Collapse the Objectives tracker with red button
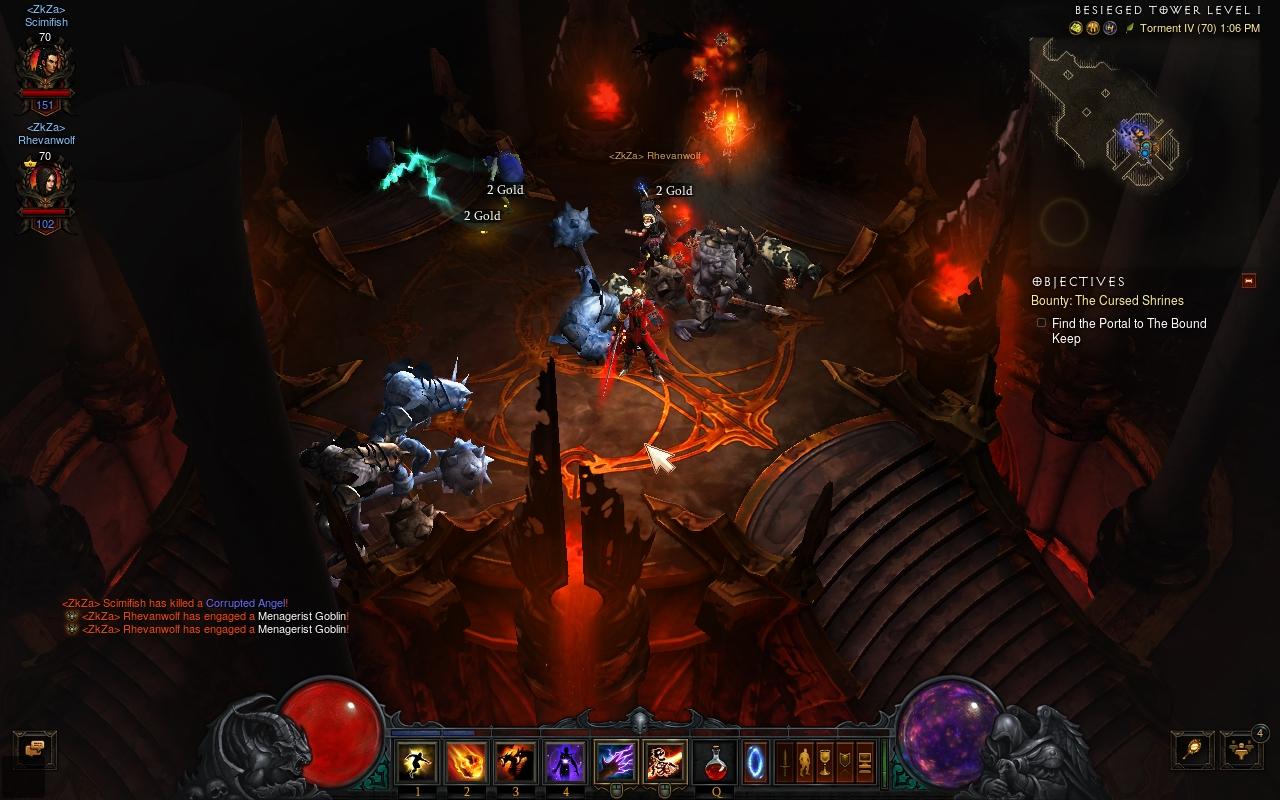The image size is (1280, 800). [x=1248, y=281]
